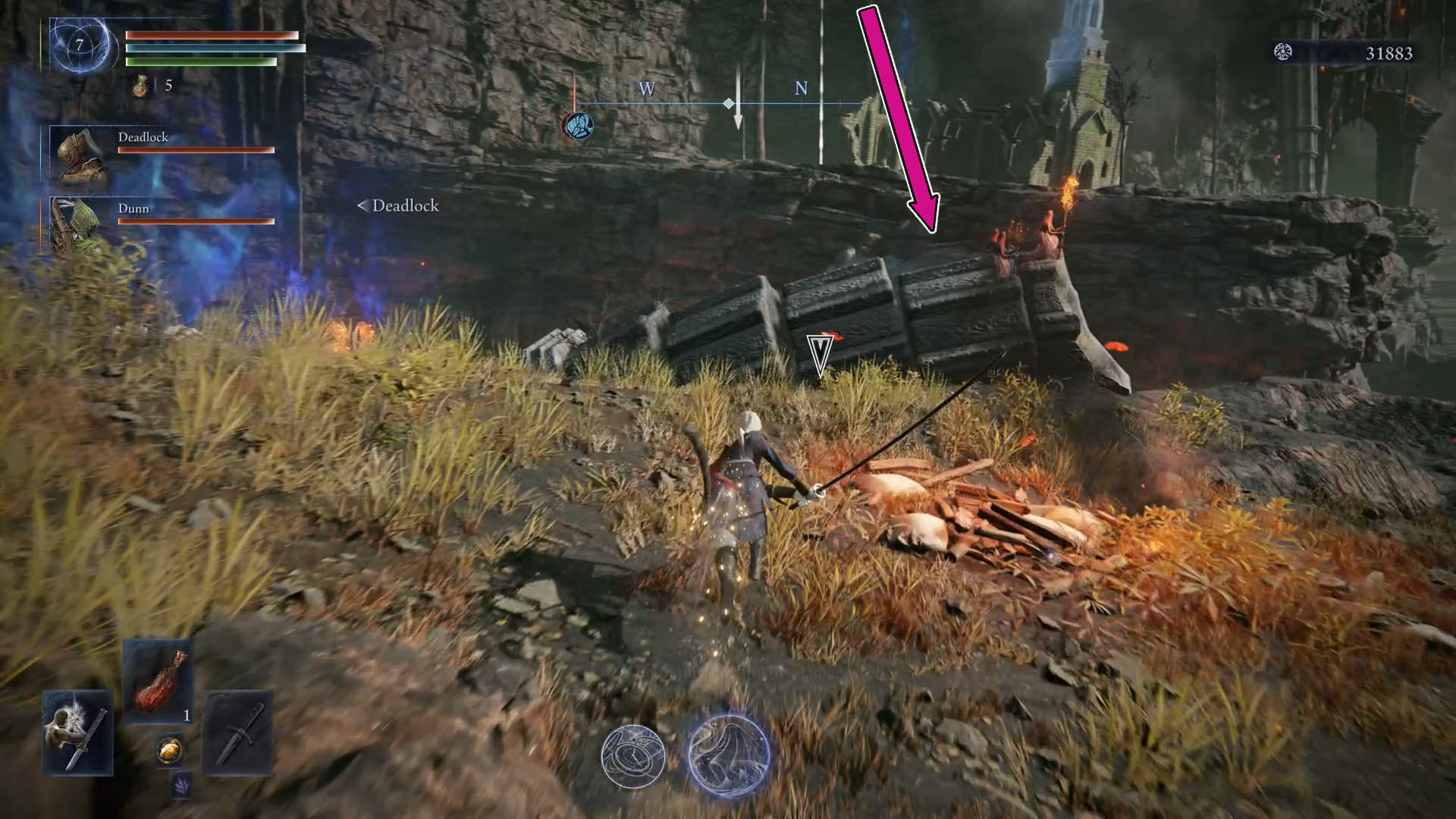Image resolution: width=1456 pixels, height=819 pixels.
Task: Click the N direction on the compass
Action: 800,89
